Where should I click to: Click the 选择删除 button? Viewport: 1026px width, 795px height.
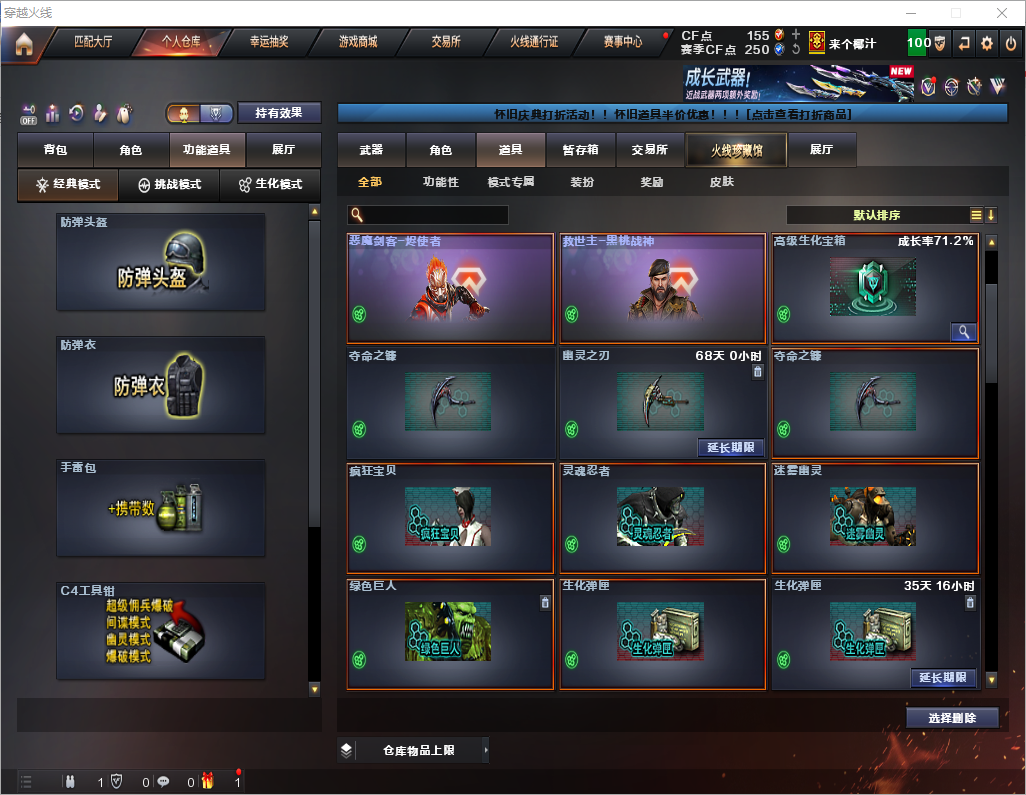(952, 718)
